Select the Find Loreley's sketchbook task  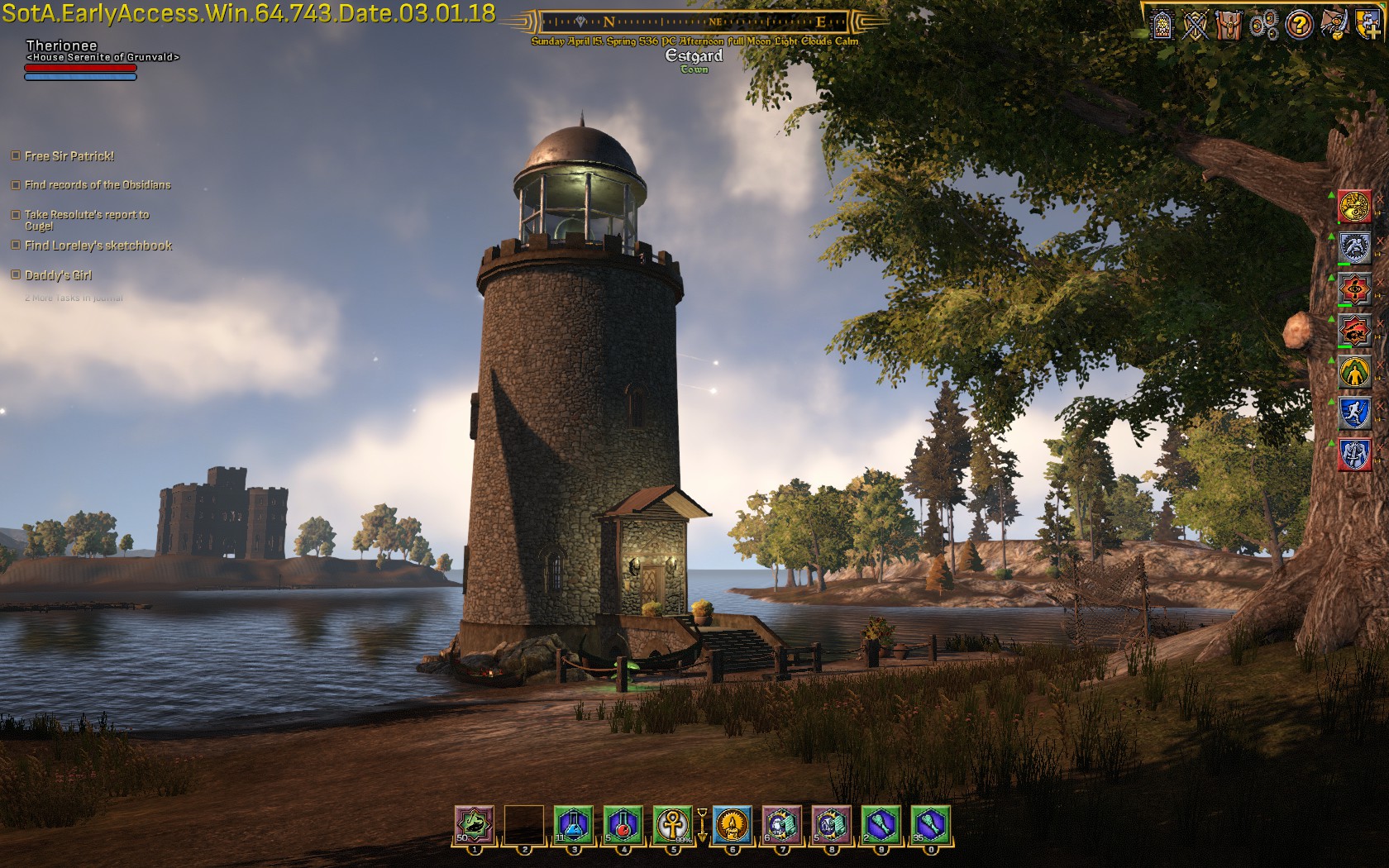(98, 246)
